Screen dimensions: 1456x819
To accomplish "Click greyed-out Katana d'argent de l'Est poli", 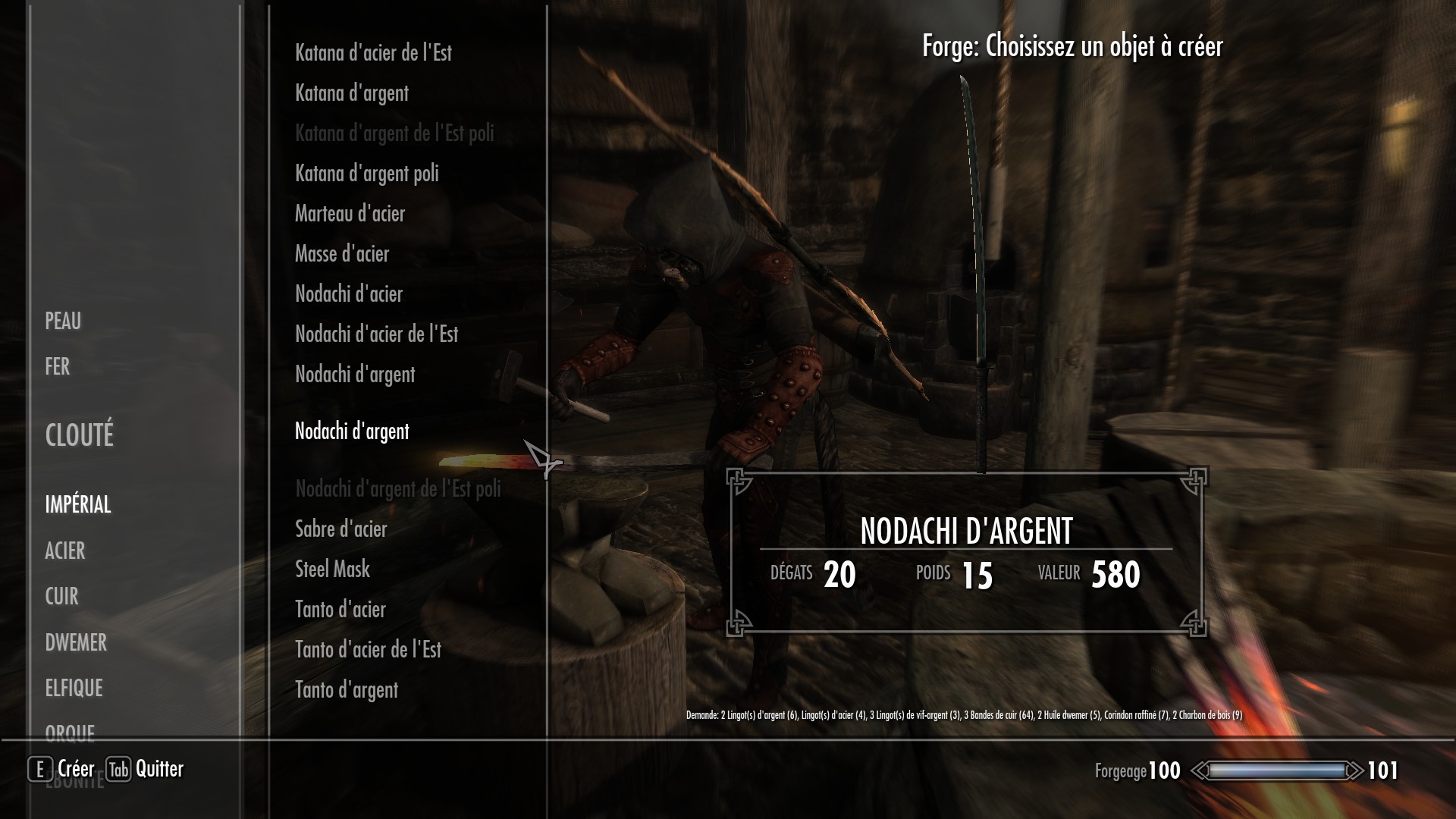I will 394,133.
